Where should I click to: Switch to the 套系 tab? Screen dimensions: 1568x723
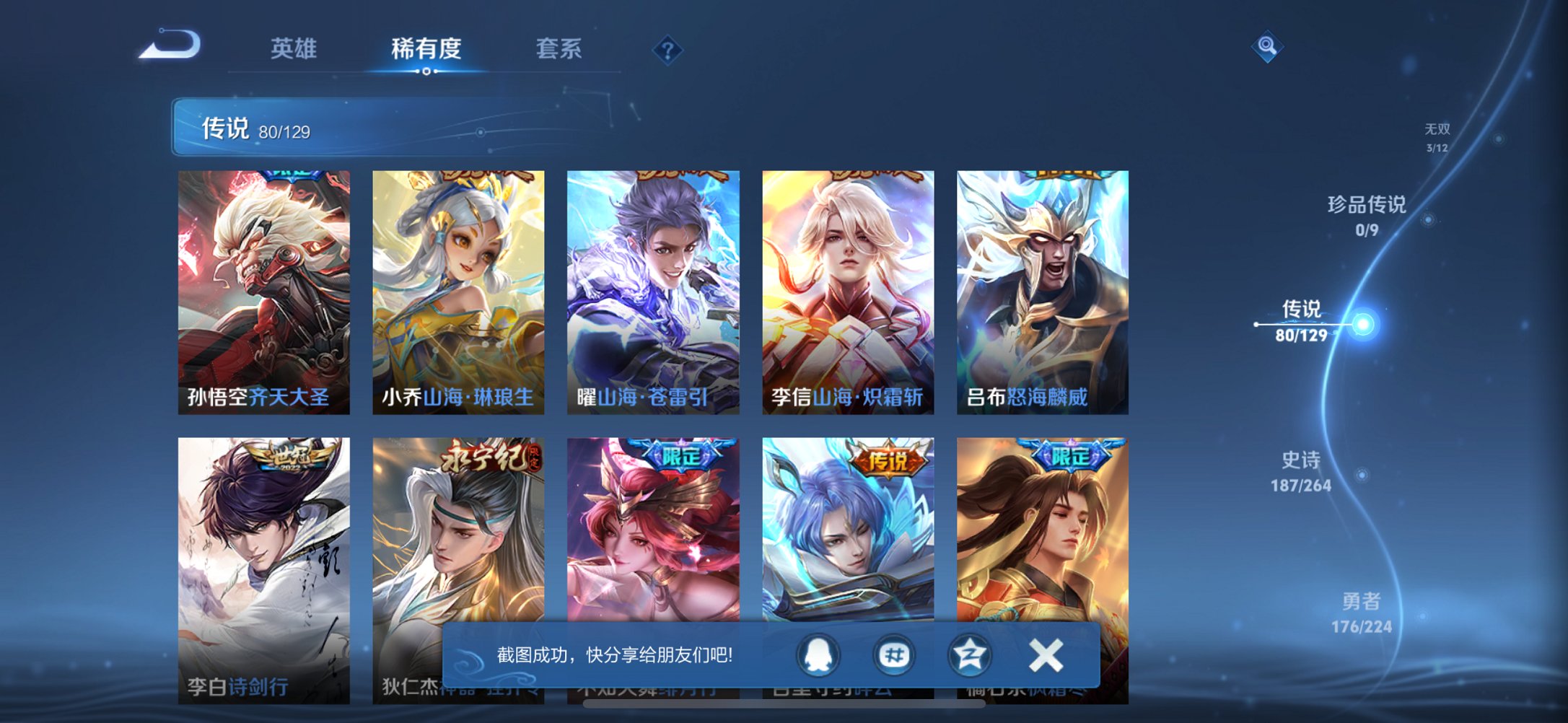pos(559,49)
